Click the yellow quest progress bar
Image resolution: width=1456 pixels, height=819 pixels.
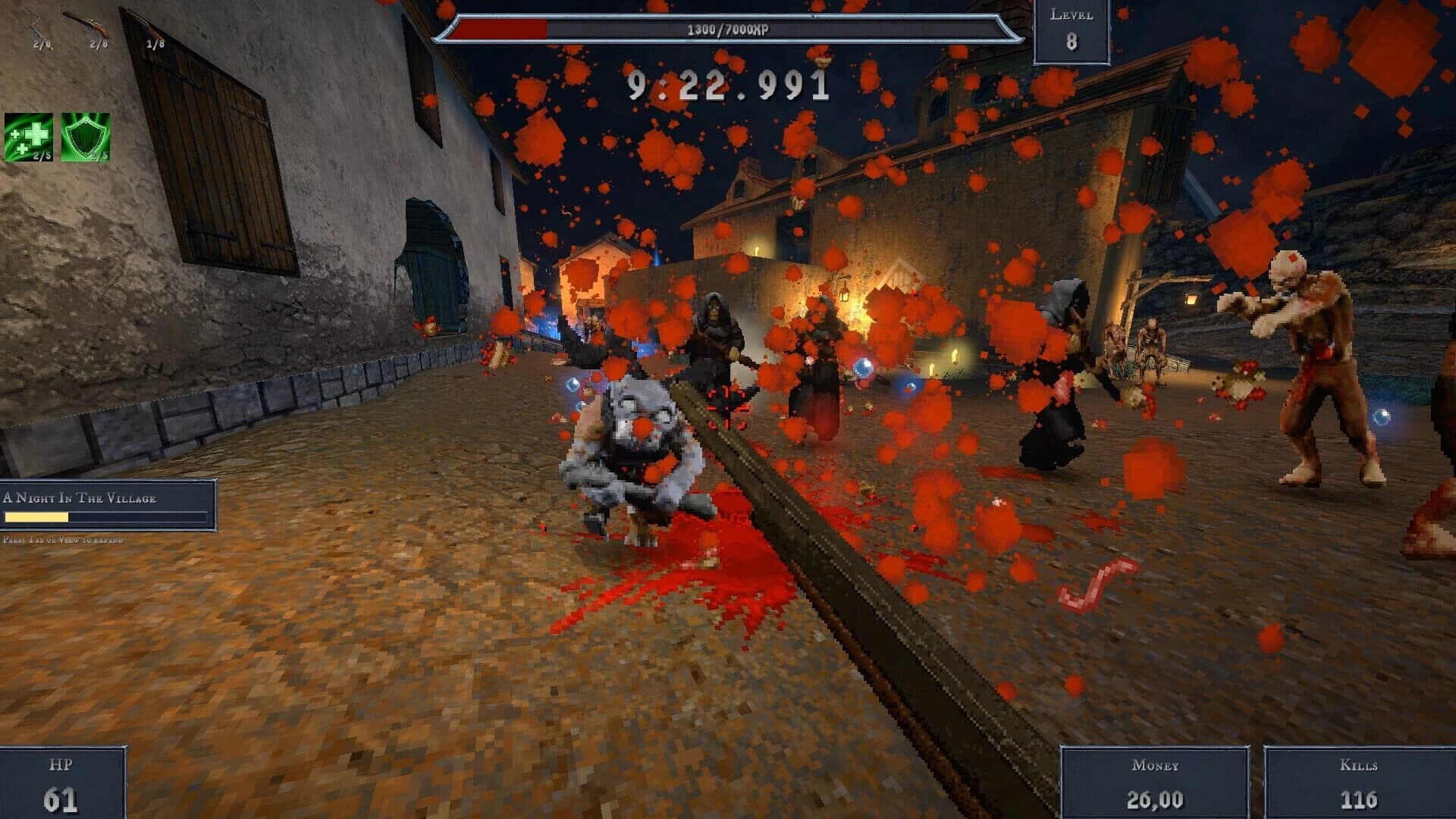tap(38, 516)
